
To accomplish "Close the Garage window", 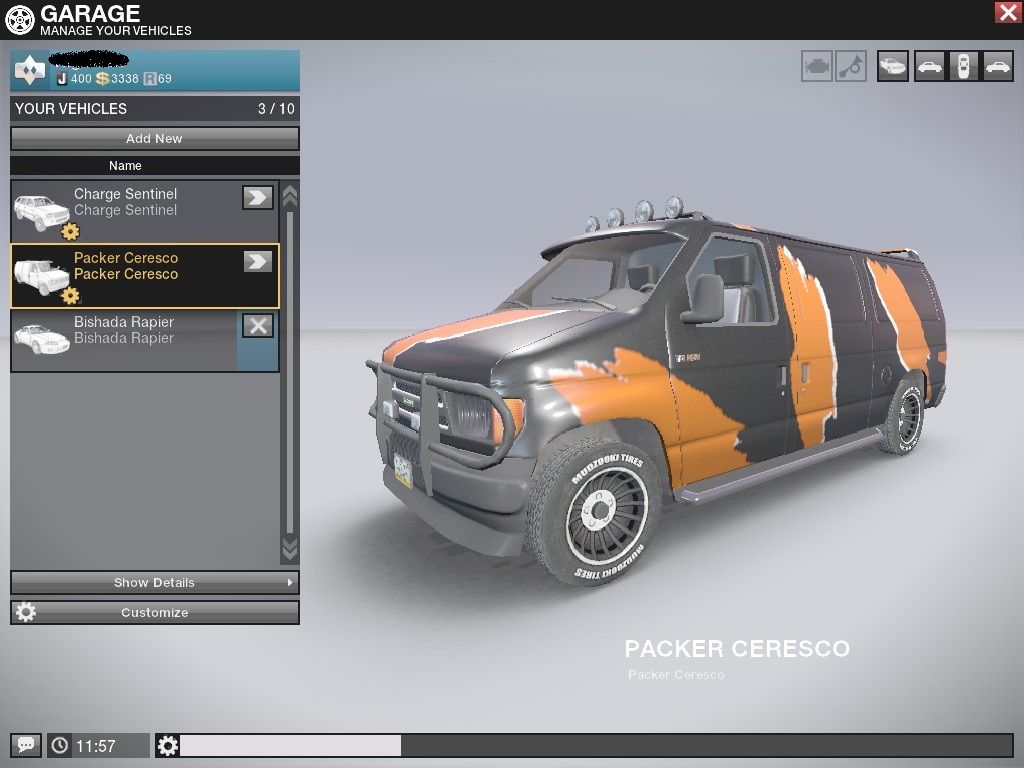I will (x=1007, y=12).
